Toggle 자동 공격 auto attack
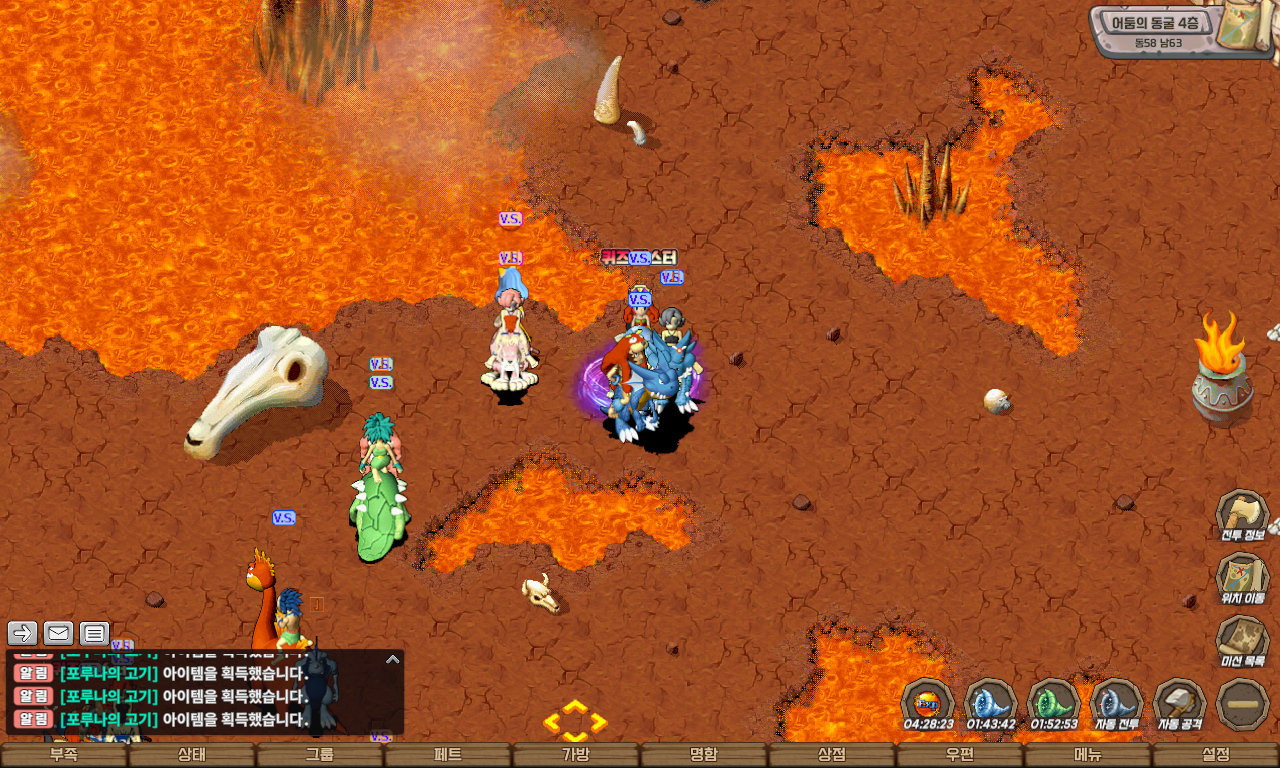The height and width of the screenshot is (768, 1280). tap(1180, 703)
